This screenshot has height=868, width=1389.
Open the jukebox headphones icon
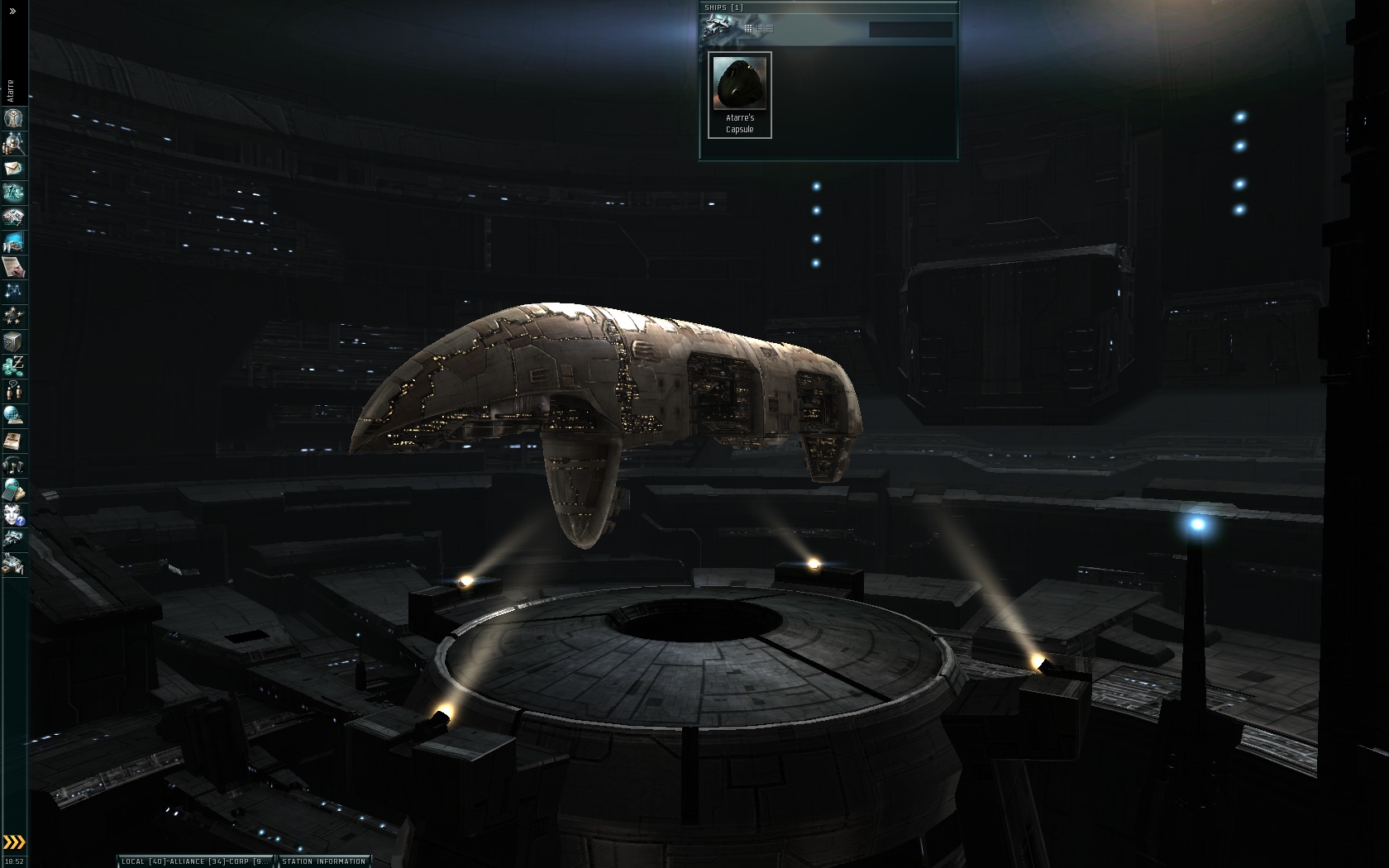(13, 465)
